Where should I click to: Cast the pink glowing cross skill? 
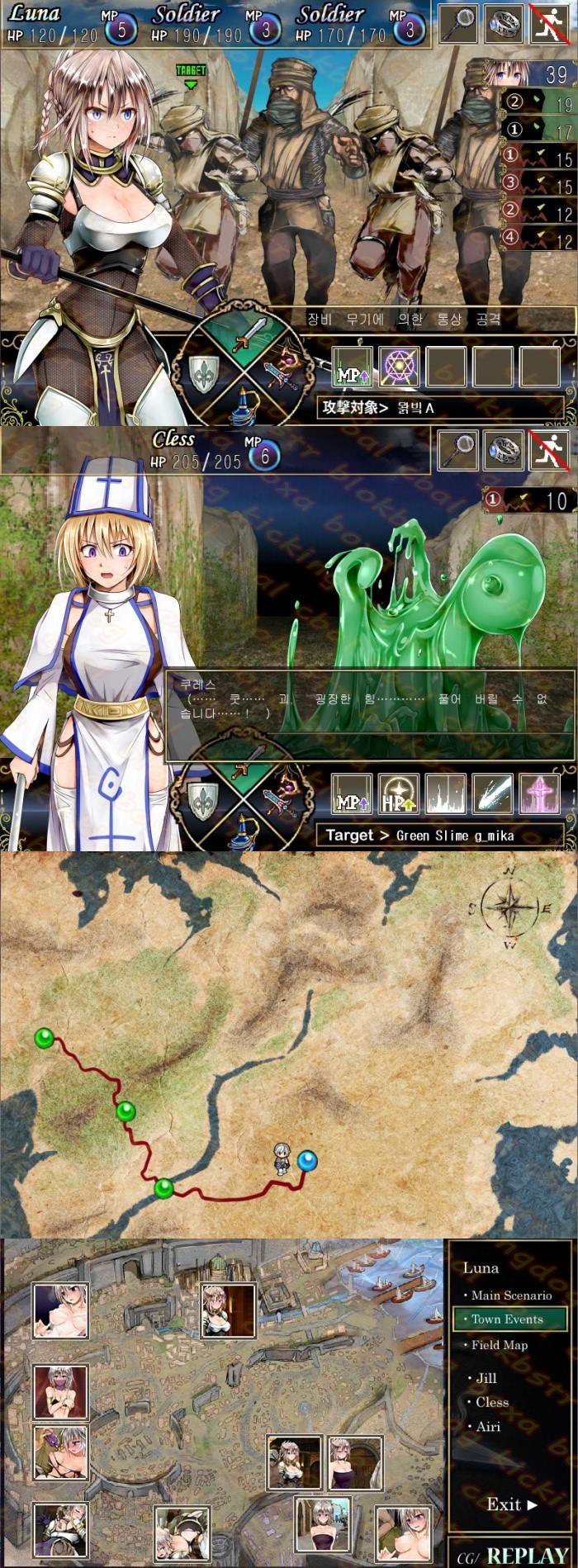(x=540, y=795)
